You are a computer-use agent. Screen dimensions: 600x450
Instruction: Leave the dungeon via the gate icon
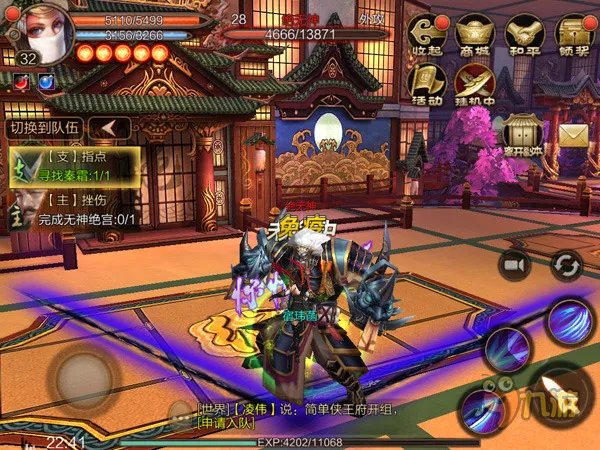point(523,133)
